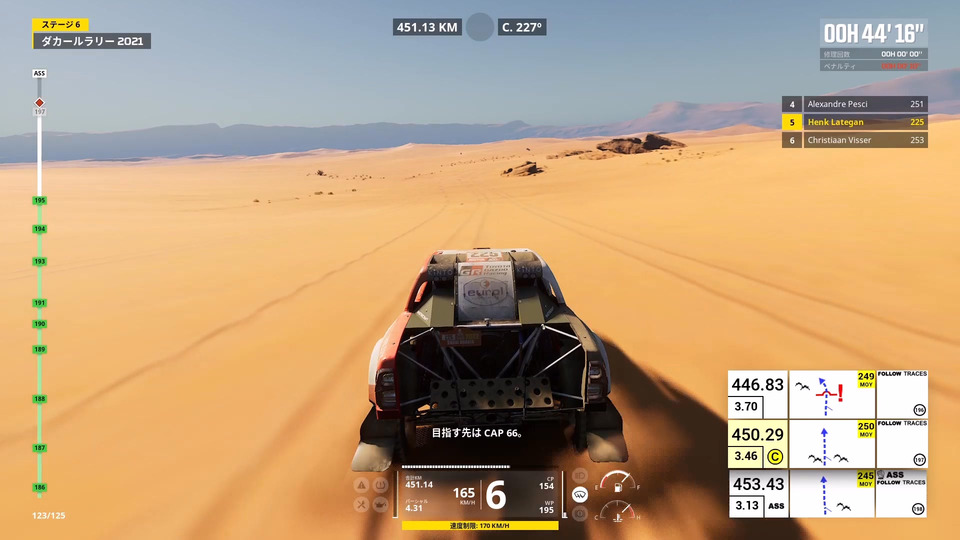This screenshot has width=960, height=540.
Task: Choose the 453.43 ASS roadbook row
Action: pyautogui.click(x=828, y=493)
